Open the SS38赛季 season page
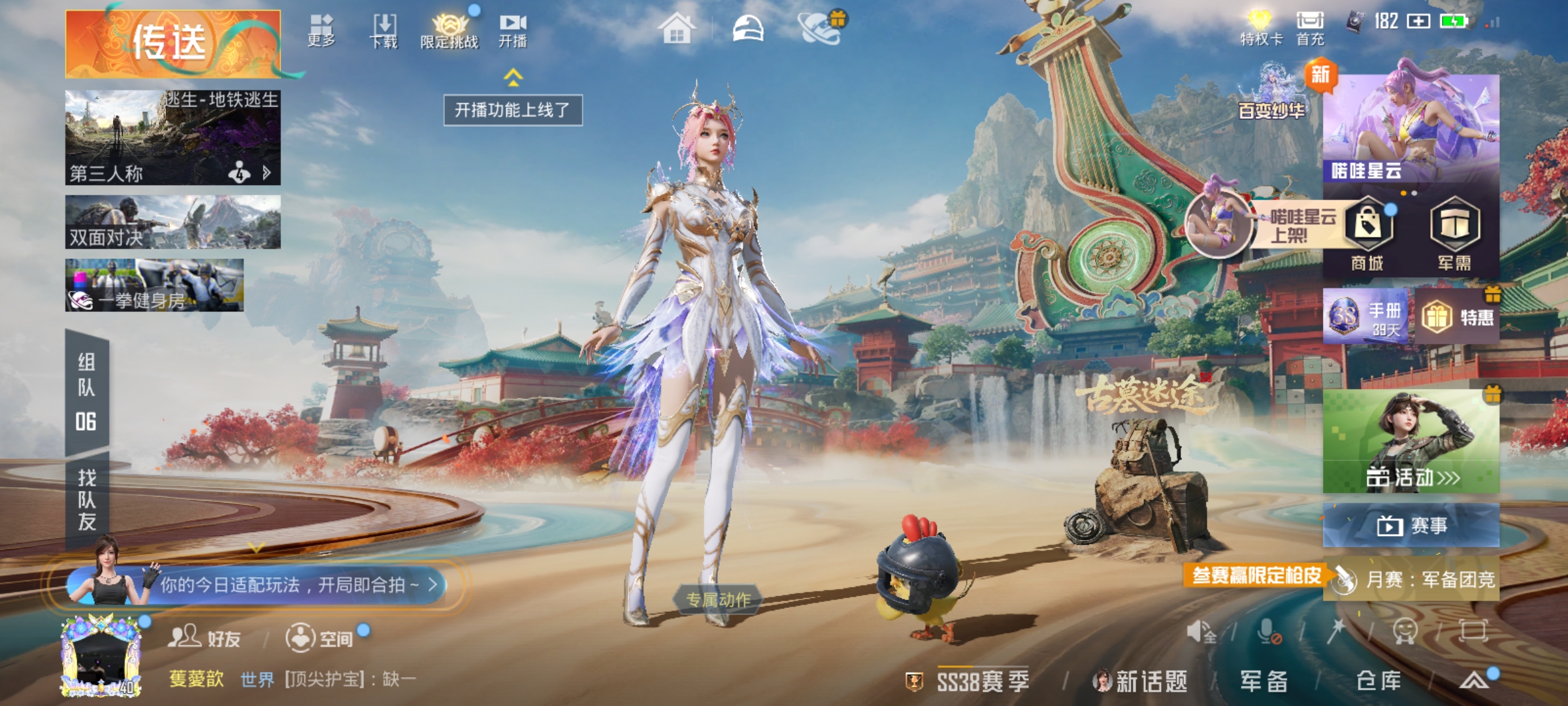 [x=972, y=681]
